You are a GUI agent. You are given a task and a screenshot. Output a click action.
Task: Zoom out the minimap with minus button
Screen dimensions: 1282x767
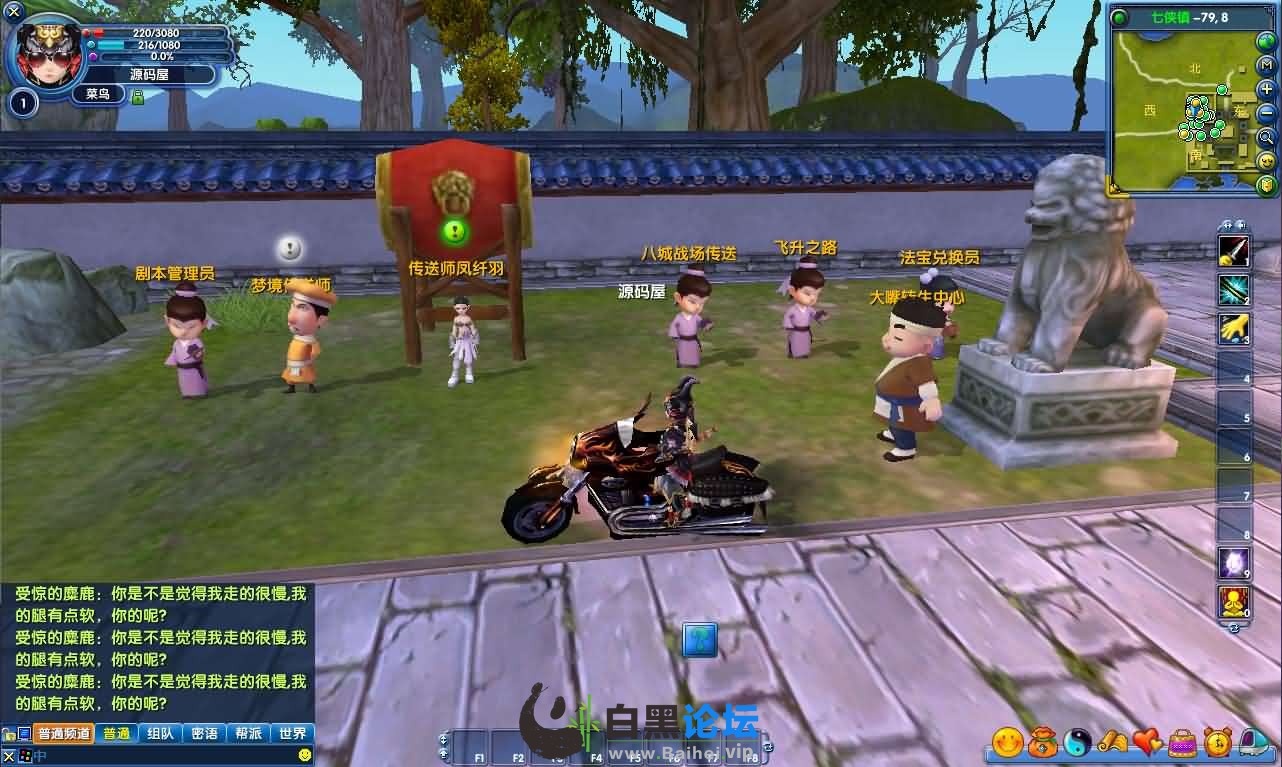click(x=1267, y=113)
